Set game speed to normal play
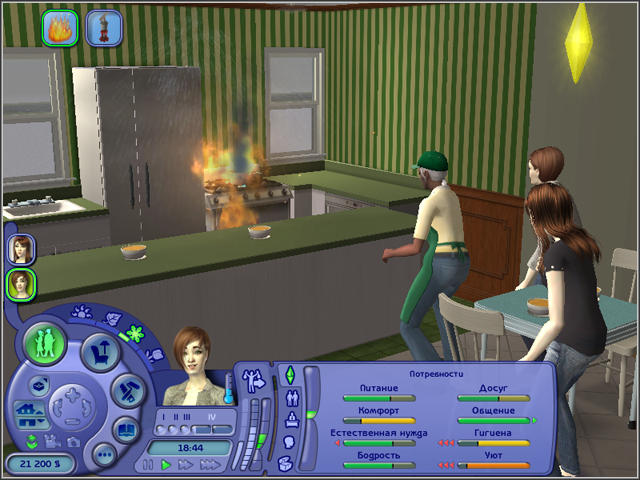This screenshot has height=480, width=640. pyautogui.click(x=167, y=465)
